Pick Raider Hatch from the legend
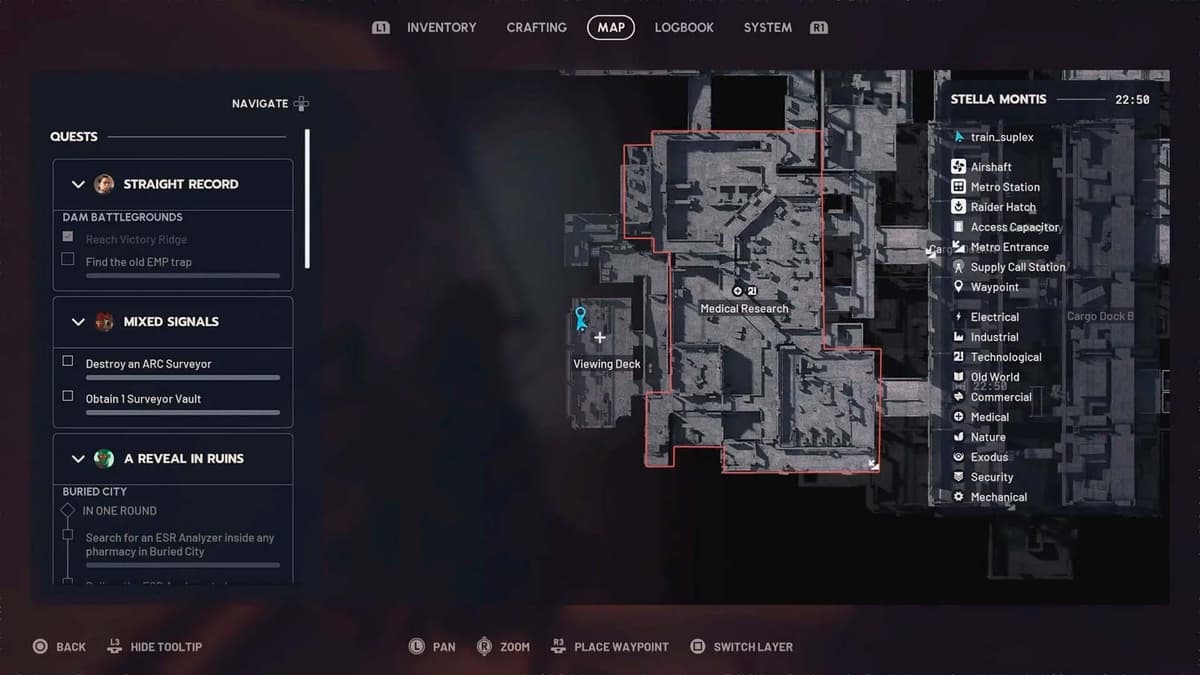This screenshot has width=1200, height=675. [1002, 207]
